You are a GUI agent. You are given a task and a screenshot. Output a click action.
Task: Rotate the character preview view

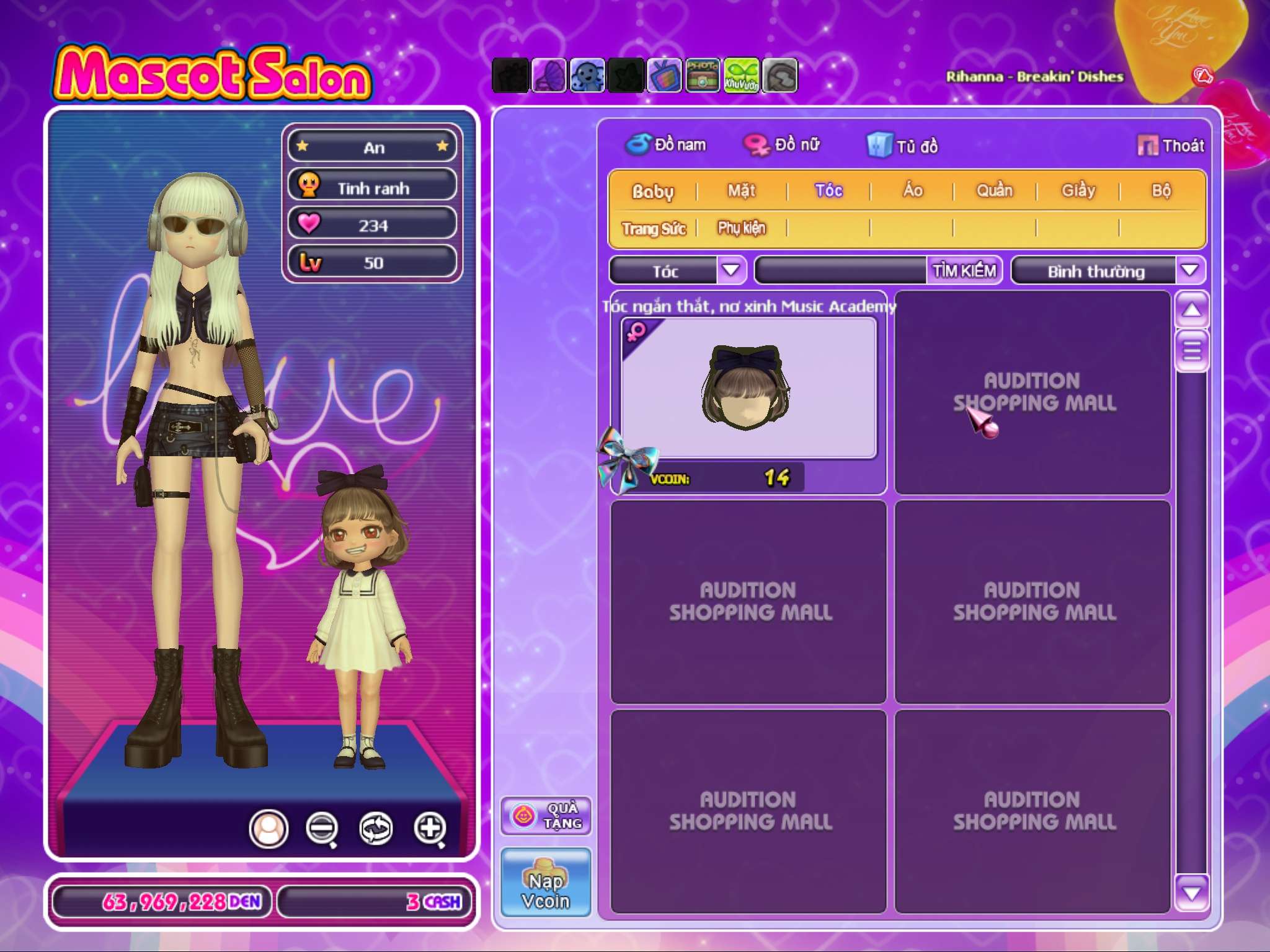[376, 828]
